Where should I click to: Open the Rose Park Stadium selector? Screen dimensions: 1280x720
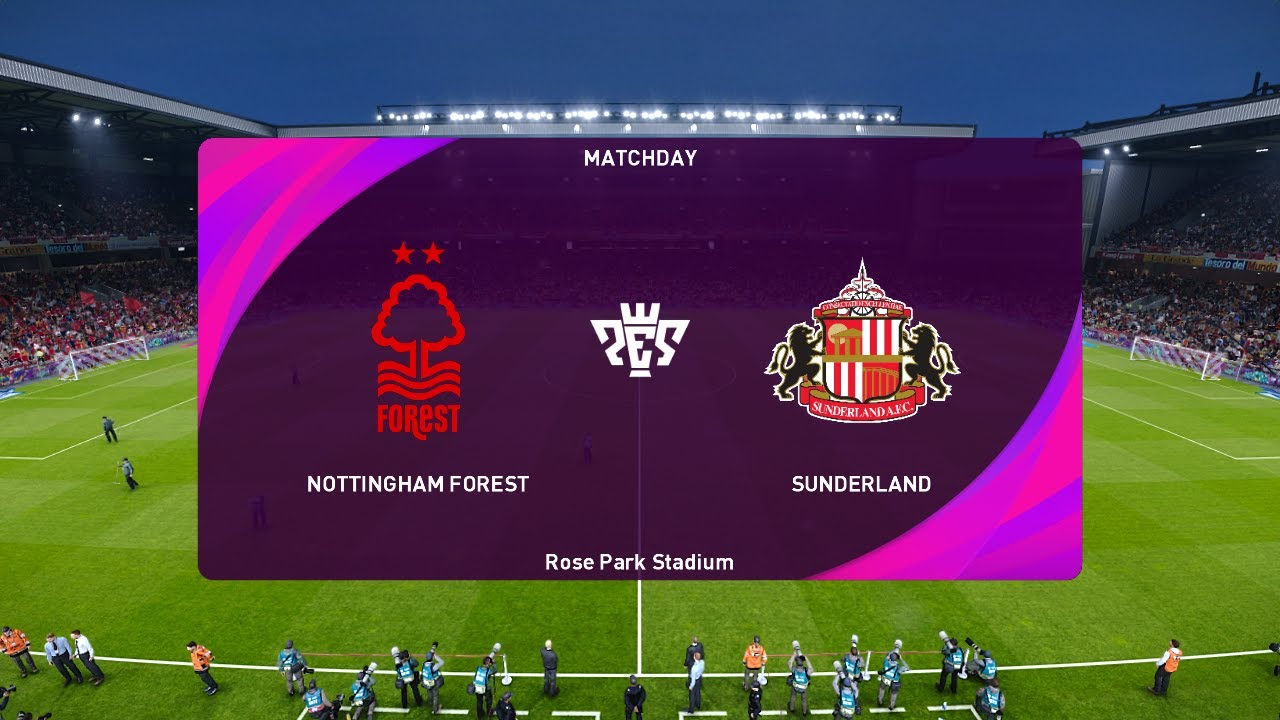click(x=640, y=562)
